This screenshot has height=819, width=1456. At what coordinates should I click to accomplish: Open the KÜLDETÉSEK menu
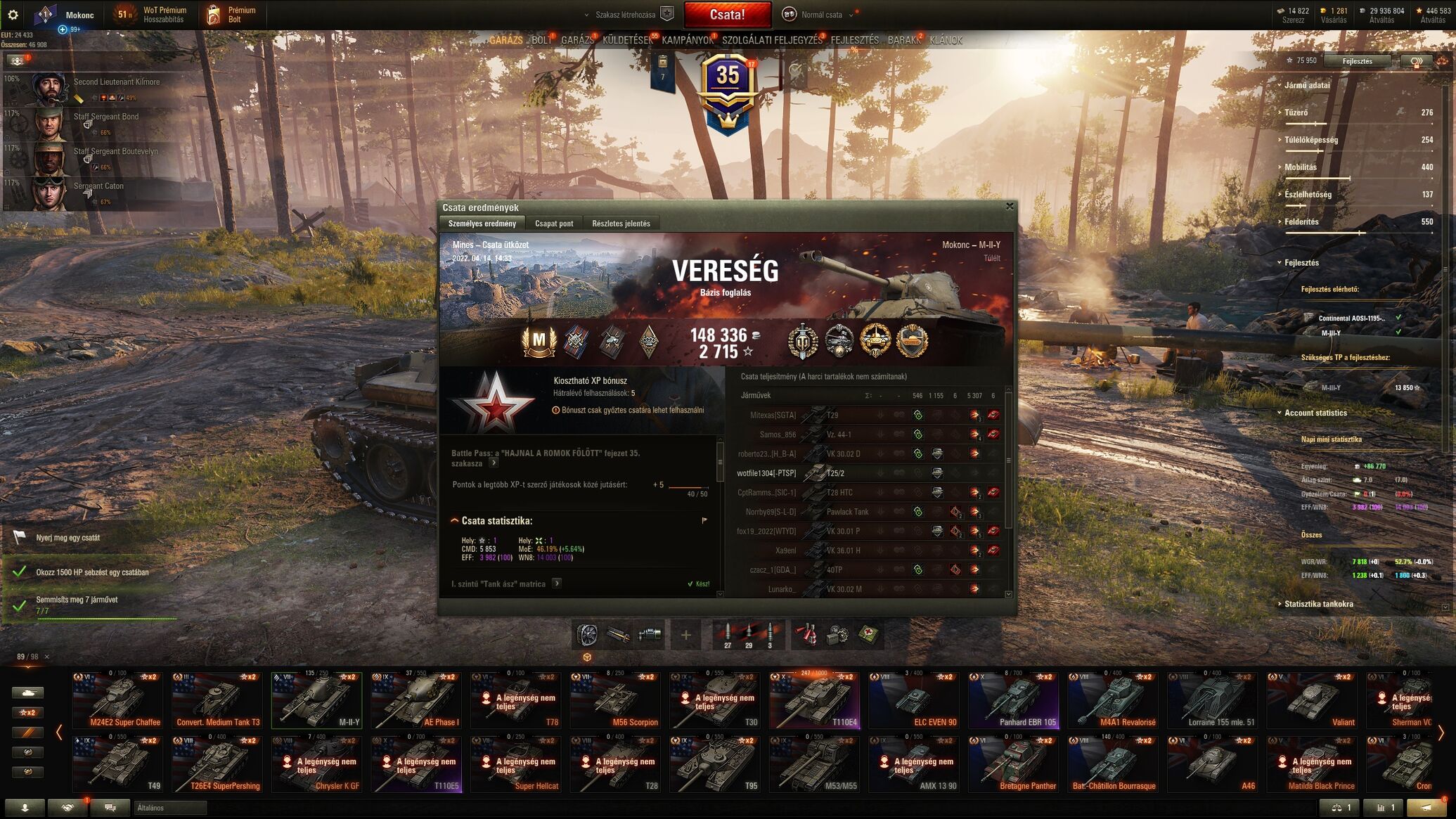tap(627, 41)
